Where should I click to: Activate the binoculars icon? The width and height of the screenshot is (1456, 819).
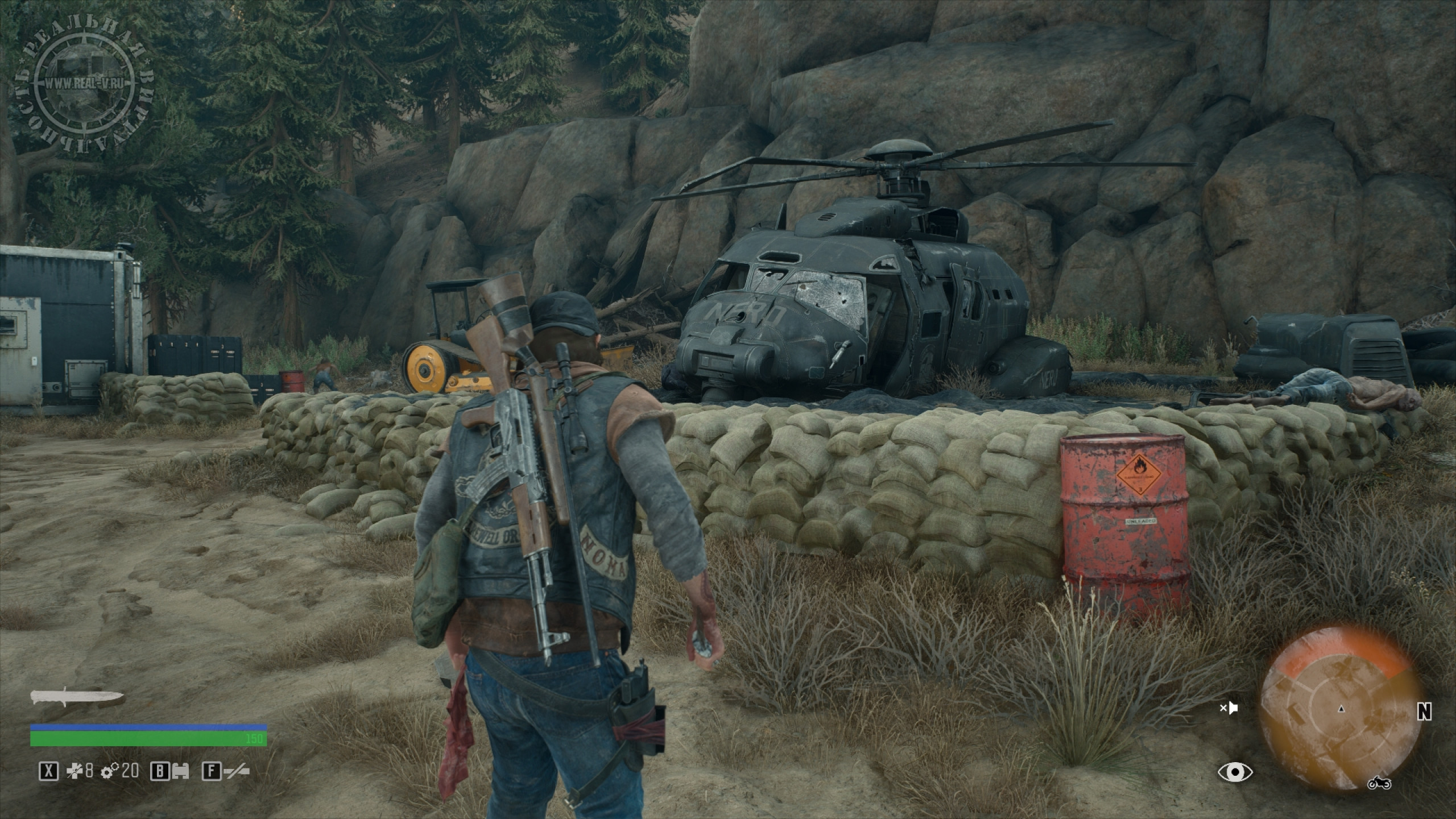click(x=180, y=772)
